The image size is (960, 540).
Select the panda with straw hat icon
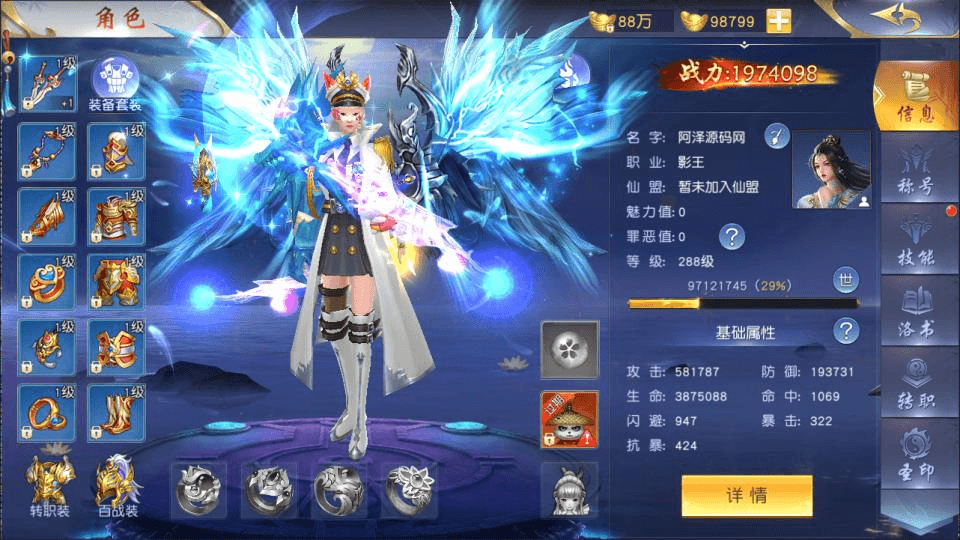point(569,419)
